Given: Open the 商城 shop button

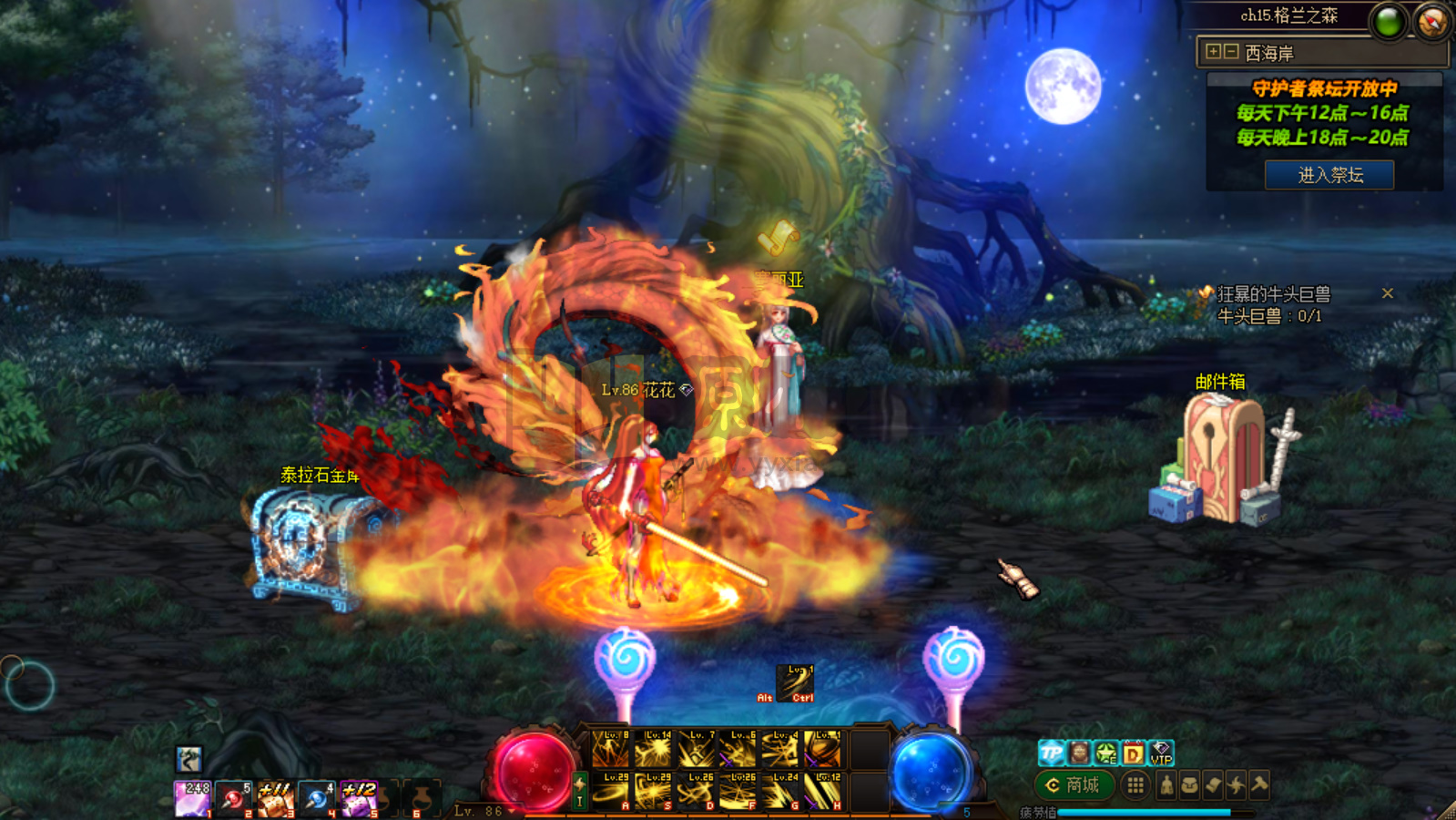Looking at the screenshot, I should 1074,784.
